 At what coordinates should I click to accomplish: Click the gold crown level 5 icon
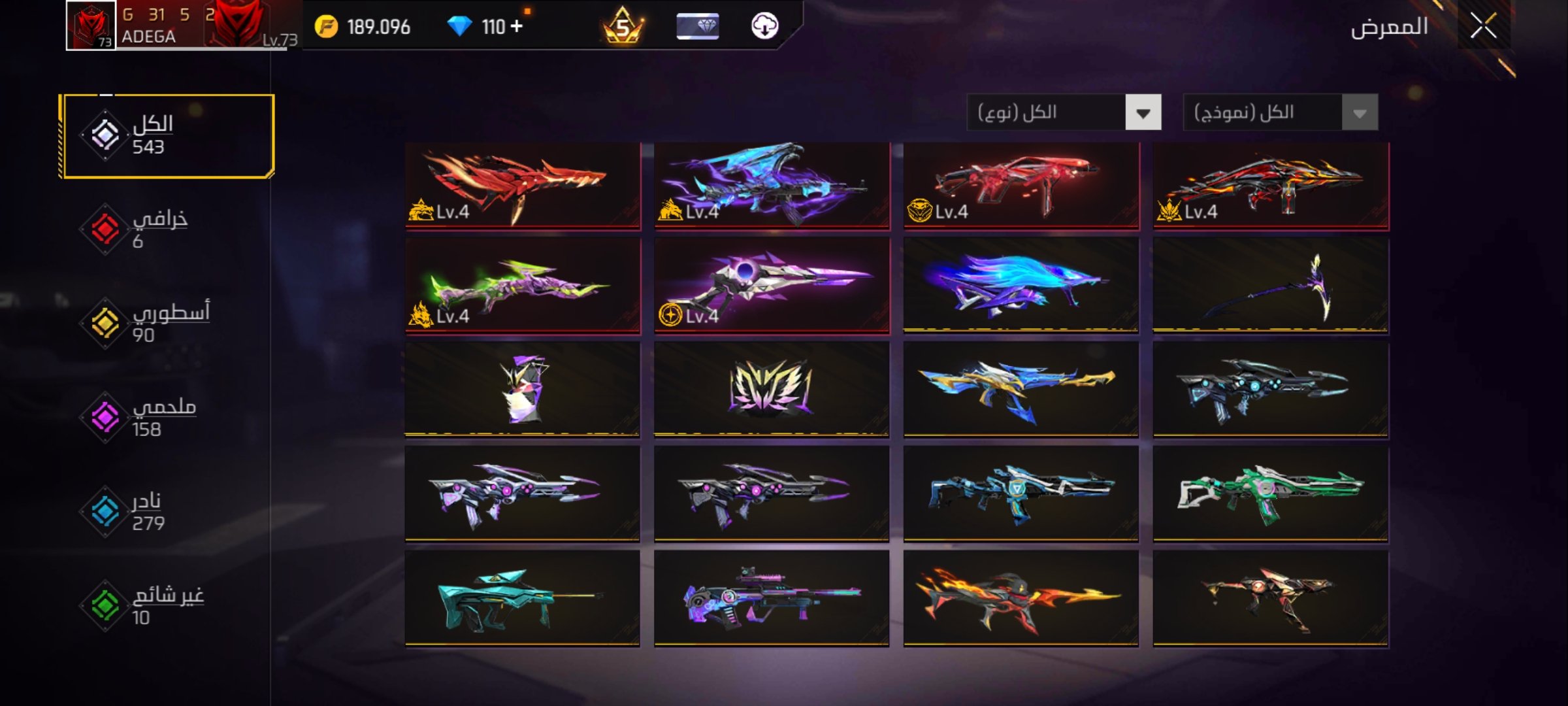(623, 26)
